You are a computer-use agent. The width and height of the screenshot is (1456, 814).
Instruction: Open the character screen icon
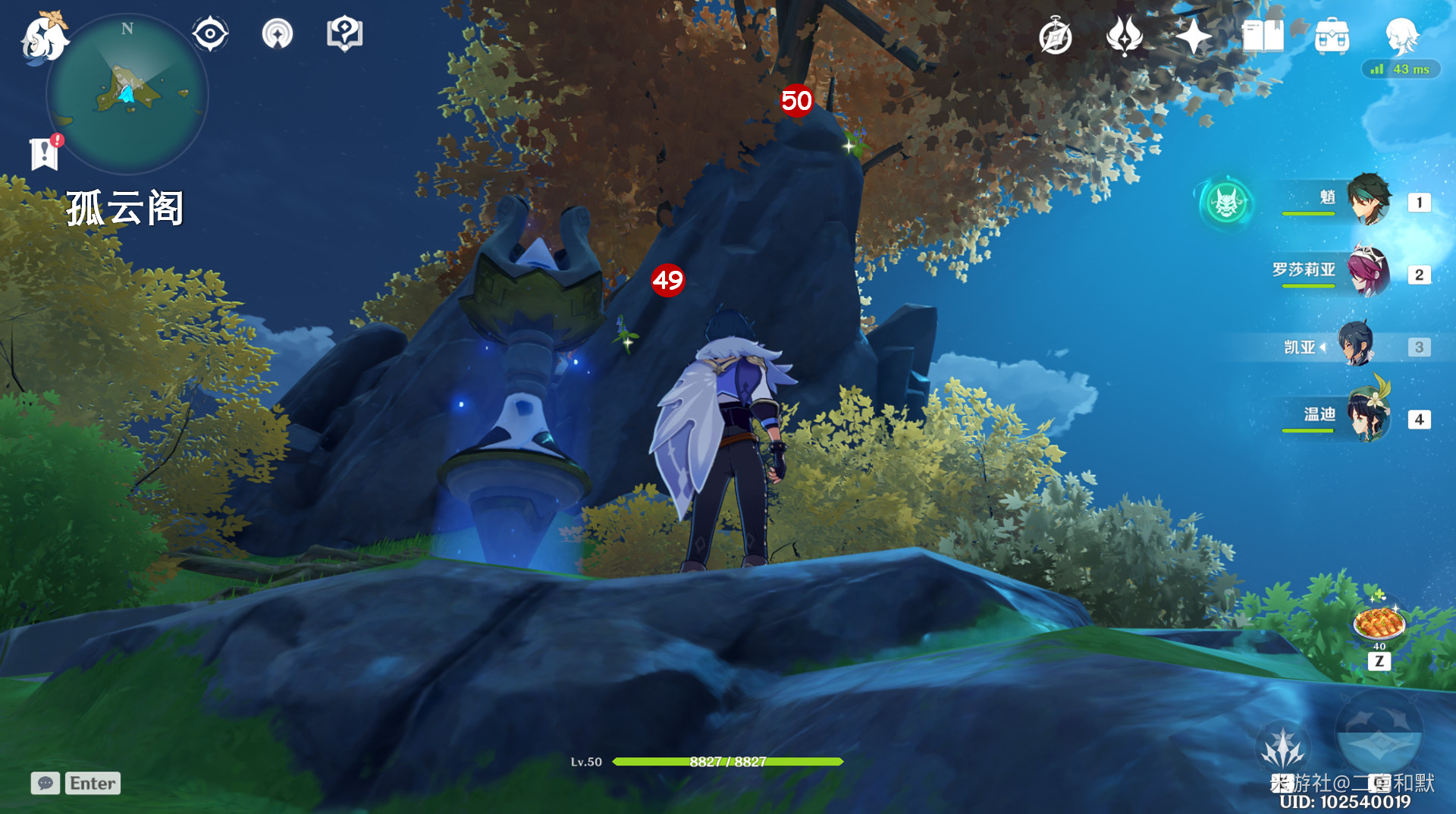coord(1401,35)
